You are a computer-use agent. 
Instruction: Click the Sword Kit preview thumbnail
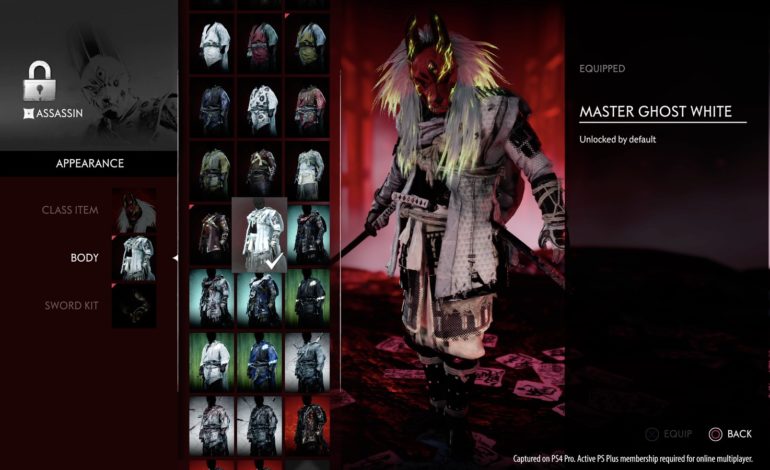134,305
